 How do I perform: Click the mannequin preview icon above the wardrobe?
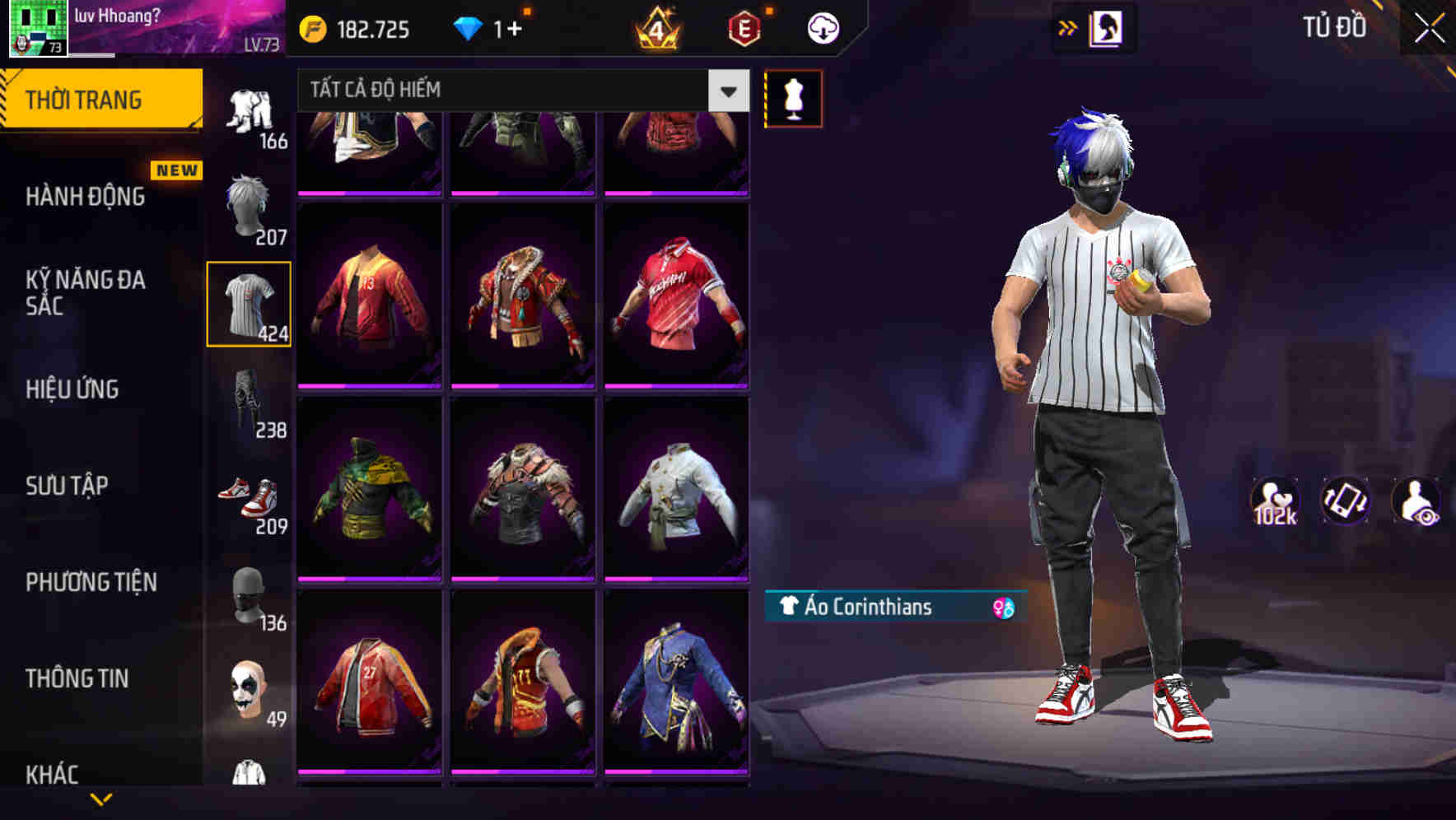[793, 98]
